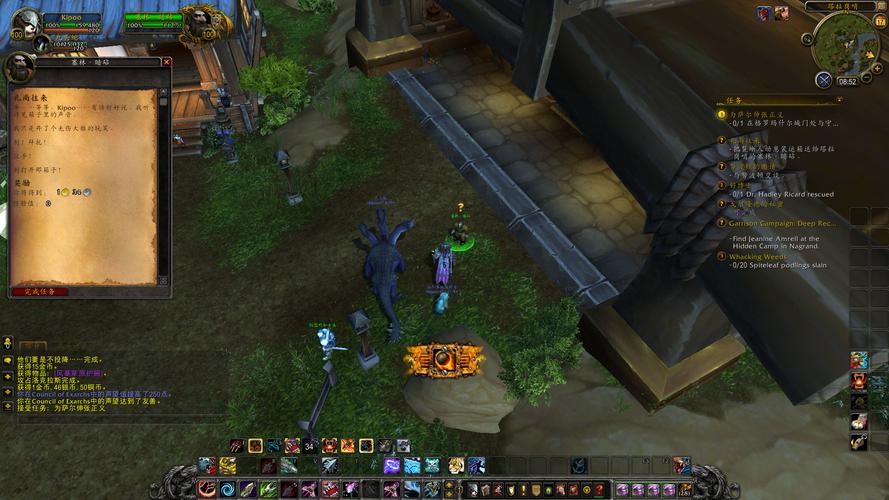The image size is (889, 500).
Task: Select the red buff icon near minimap
Action: [763, 13]
